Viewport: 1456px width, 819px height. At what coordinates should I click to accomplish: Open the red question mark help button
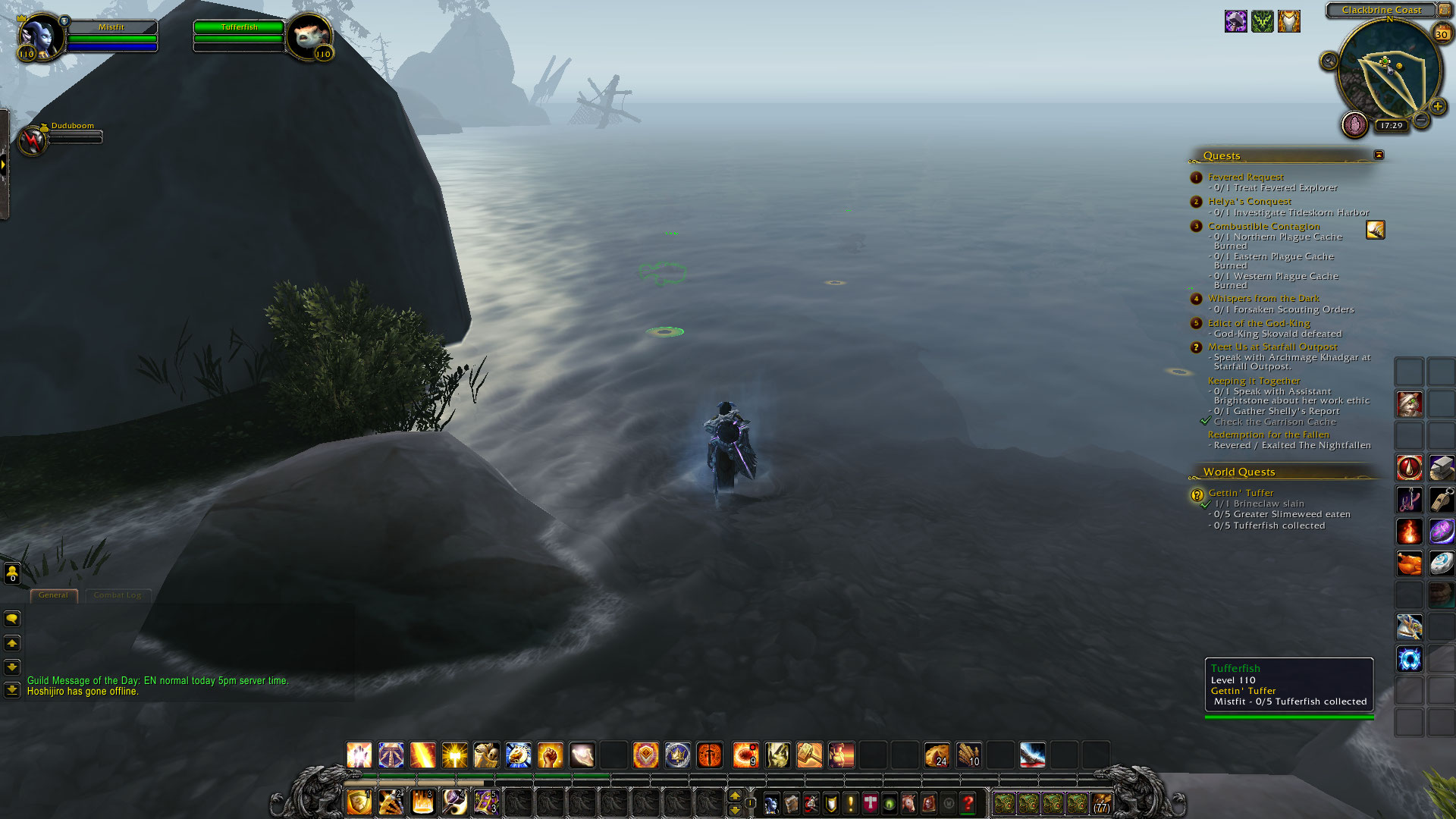[x=968, y=803]
